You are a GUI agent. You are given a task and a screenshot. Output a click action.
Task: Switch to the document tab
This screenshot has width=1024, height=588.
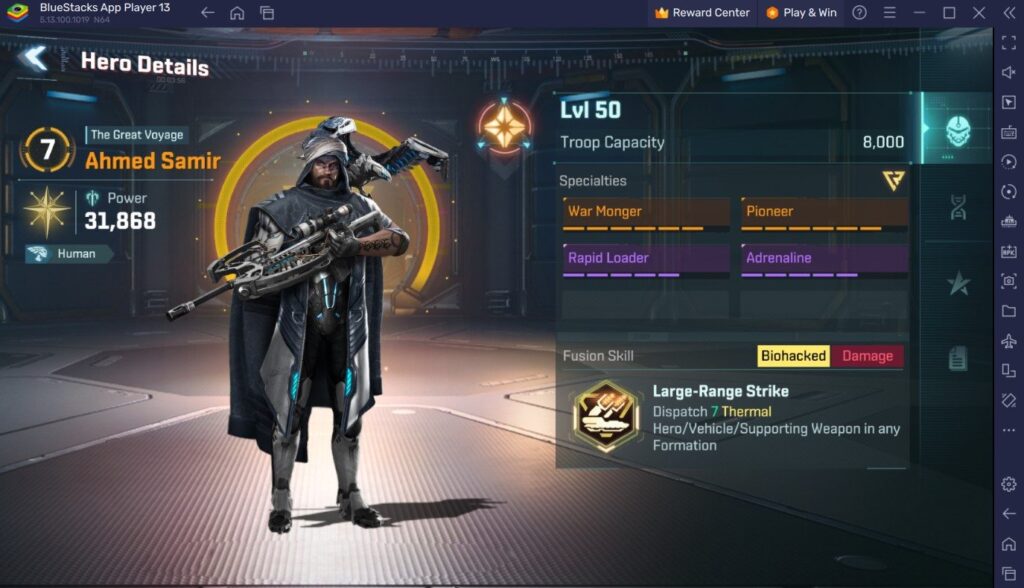pos(958,357)
